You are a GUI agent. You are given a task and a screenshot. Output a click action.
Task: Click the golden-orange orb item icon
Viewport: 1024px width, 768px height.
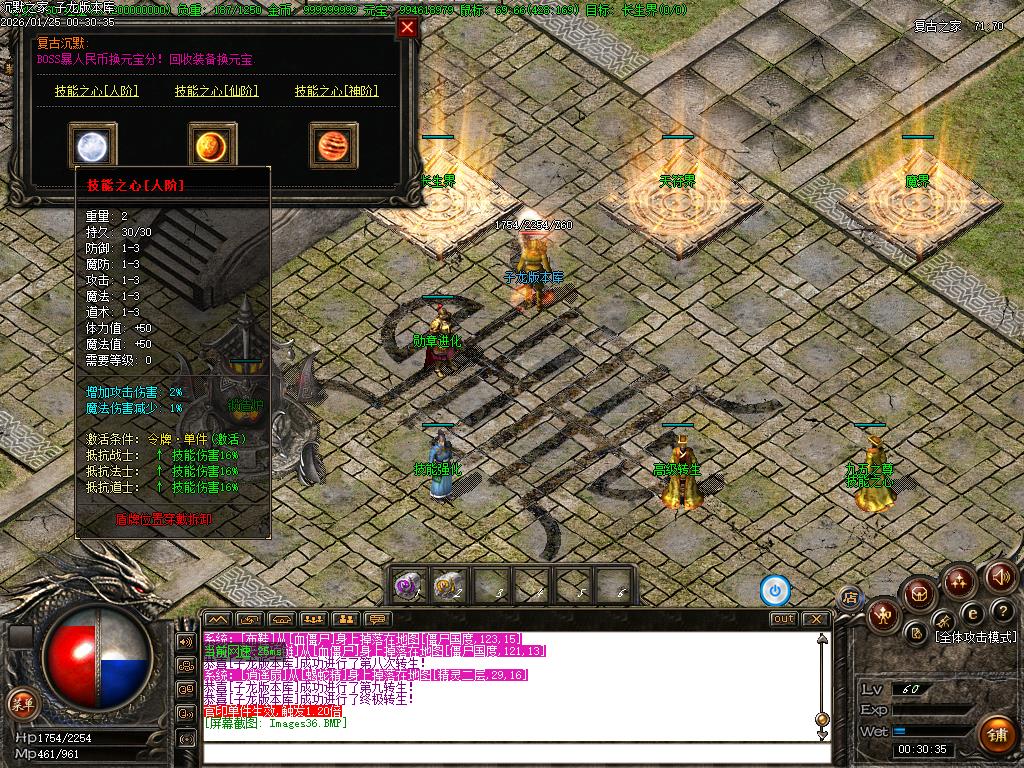coord(213,146)
